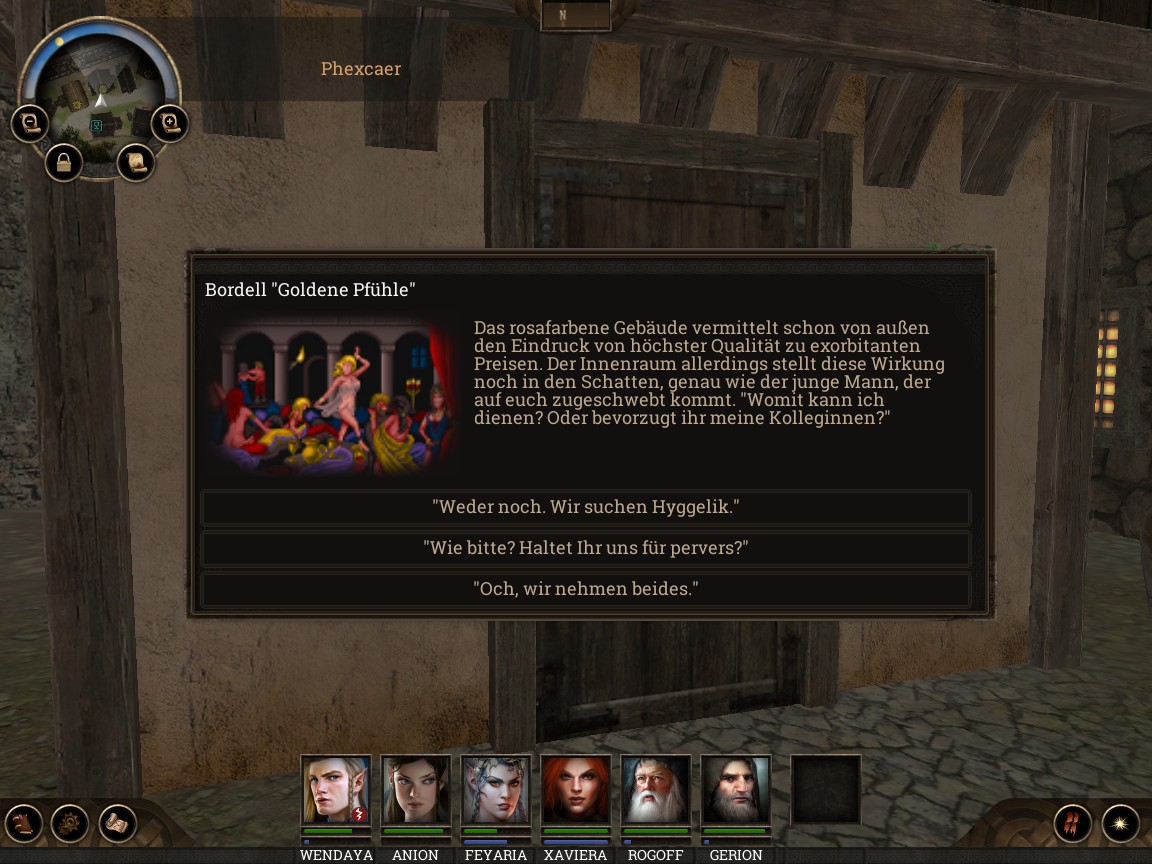Screen dimensions: 1152x864
Task: Choose the reply "Weder noch. Wir suchen Hyggelik."
Action: tap(585, 507)
